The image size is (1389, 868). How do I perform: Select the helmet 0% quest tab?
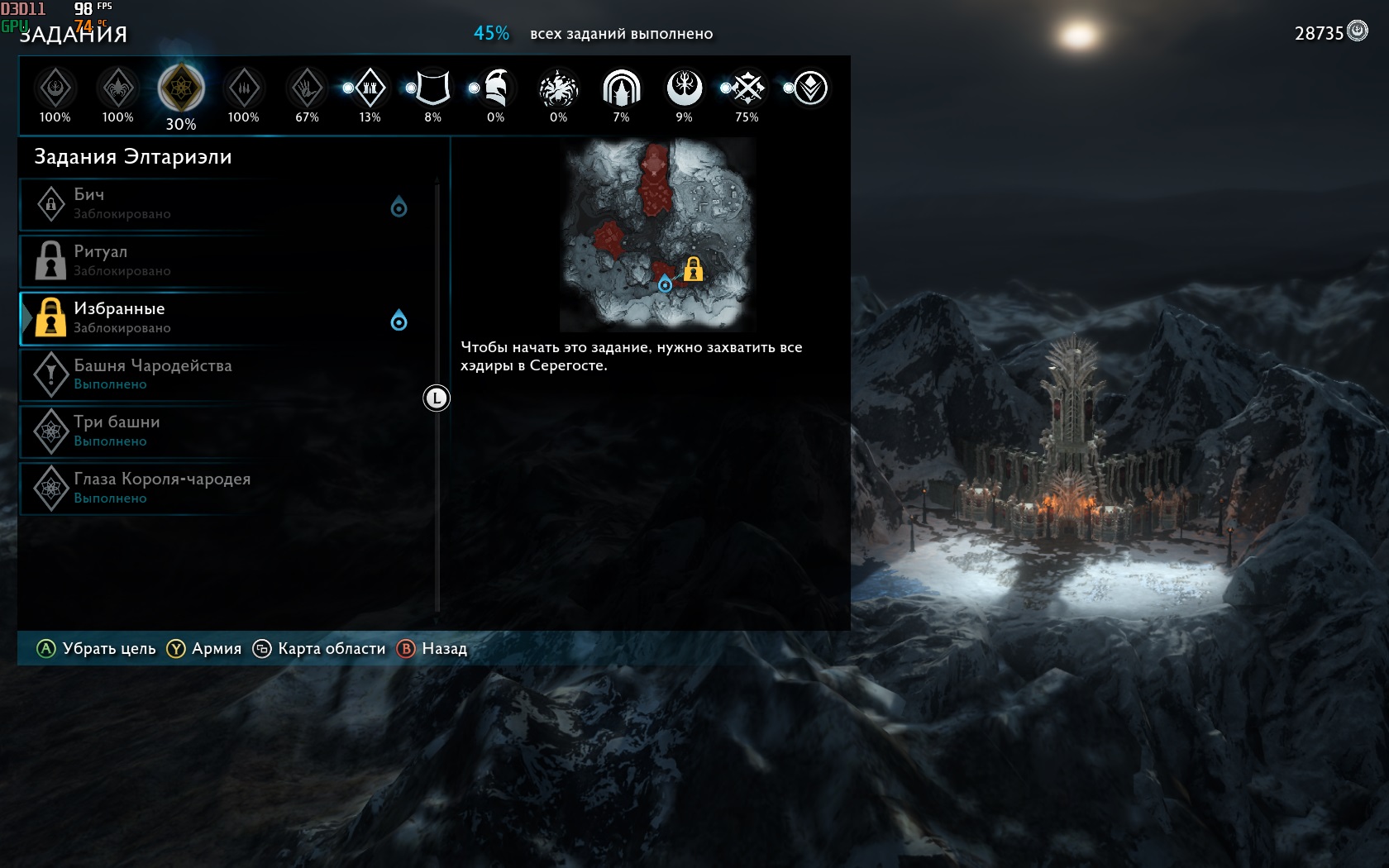[x=496, y=88]
